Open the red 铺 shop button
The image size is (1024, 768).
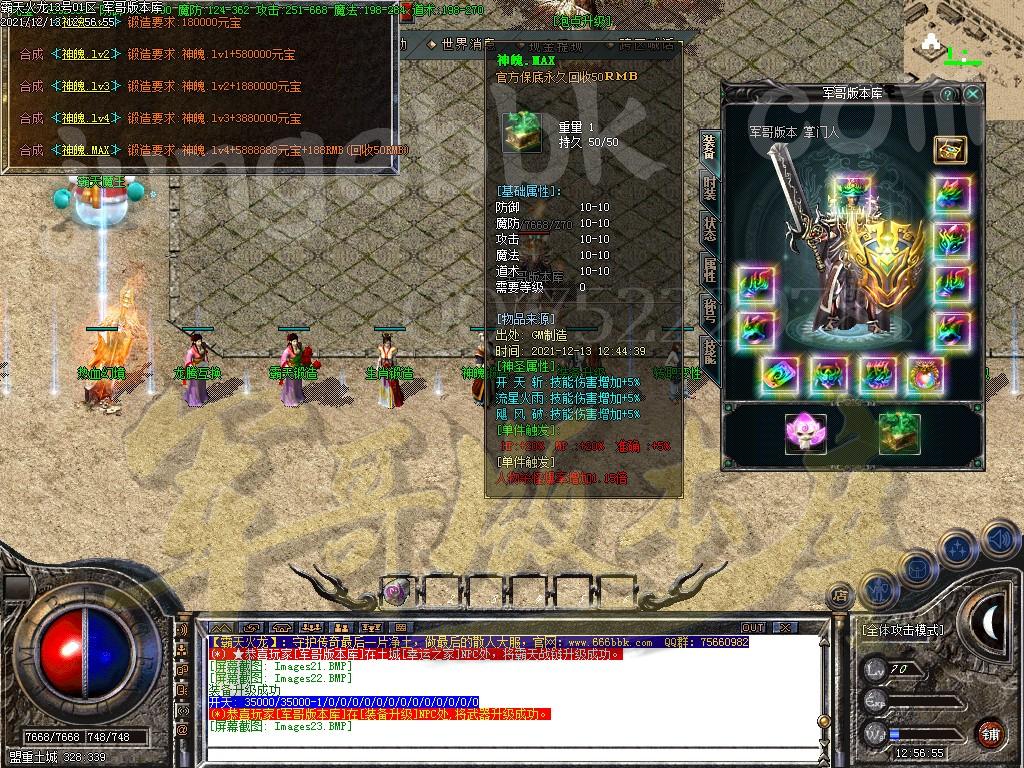click(990, 733)
